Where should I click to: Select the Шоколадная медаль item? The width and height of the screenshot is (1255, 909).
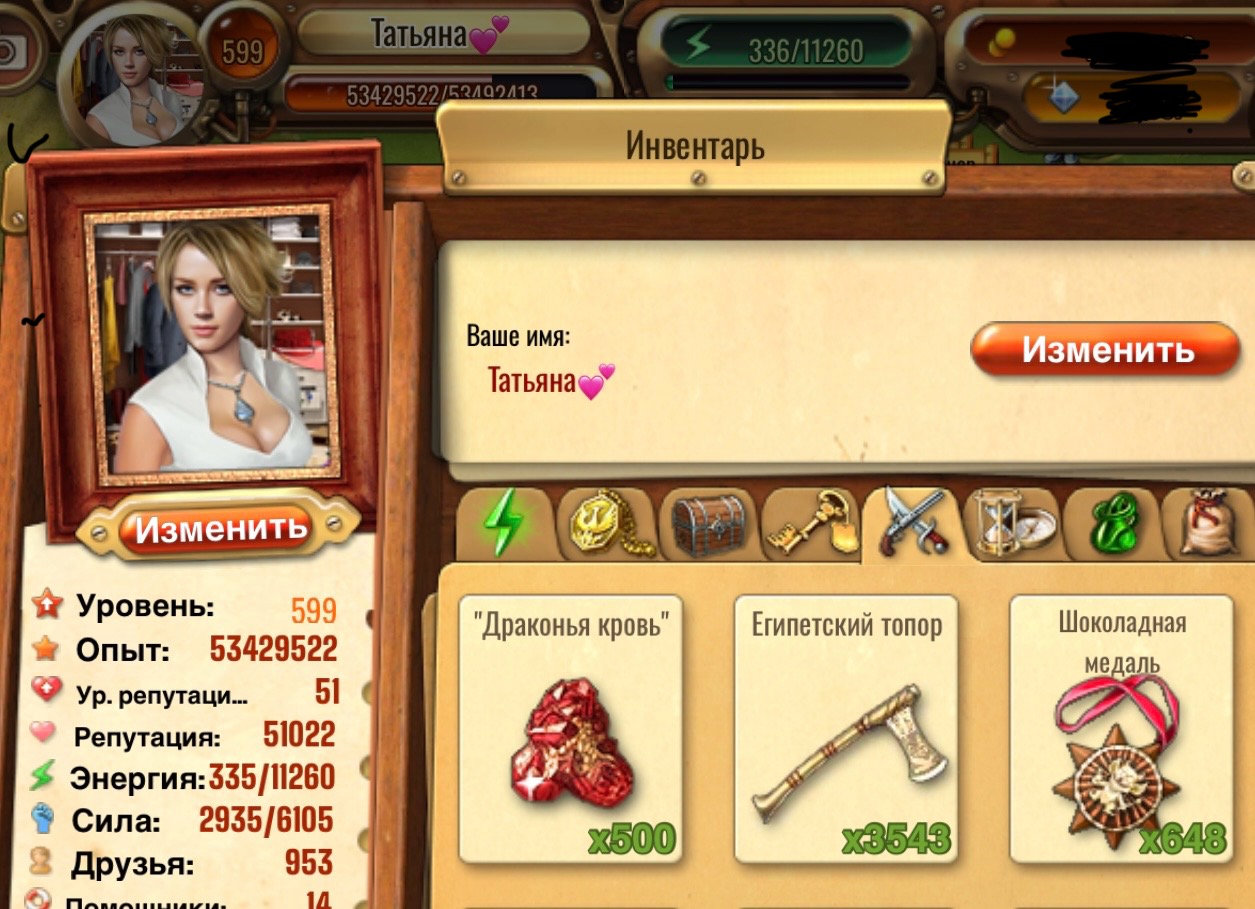point(1121,728)
